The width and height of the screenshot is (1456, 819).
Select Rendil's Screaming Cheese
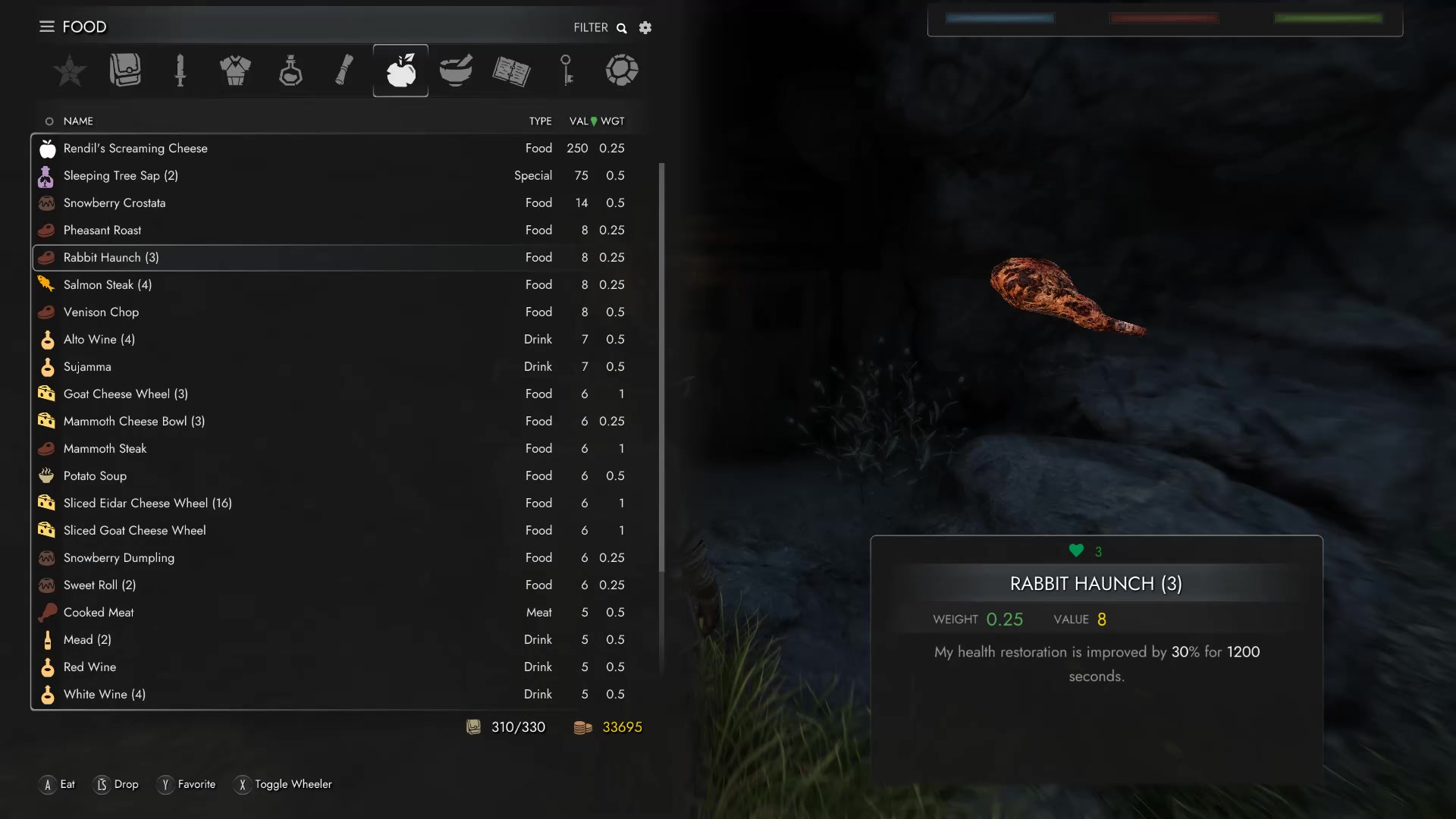point(136,149)
